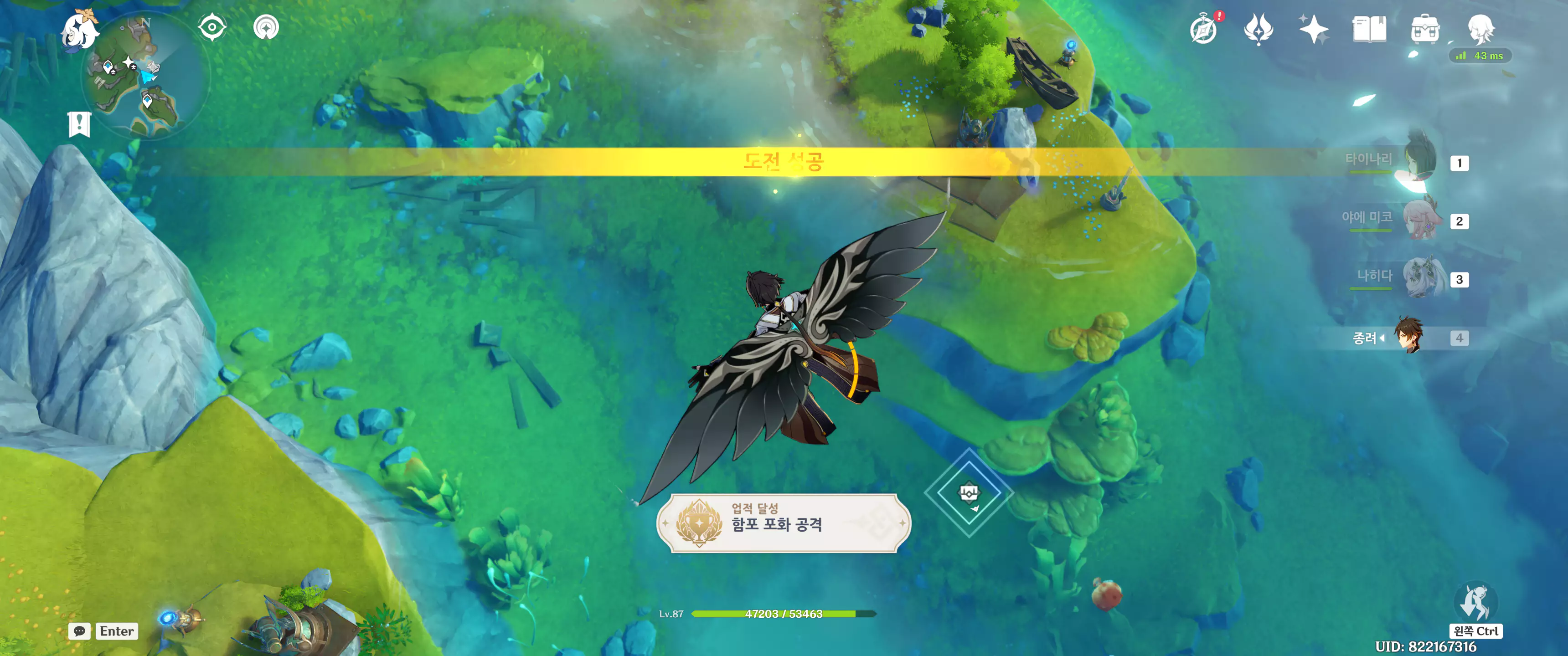Open the Wish four-pointed star icon
This screenshot has width=1568, height=656.
click(x=1313, y=29)
